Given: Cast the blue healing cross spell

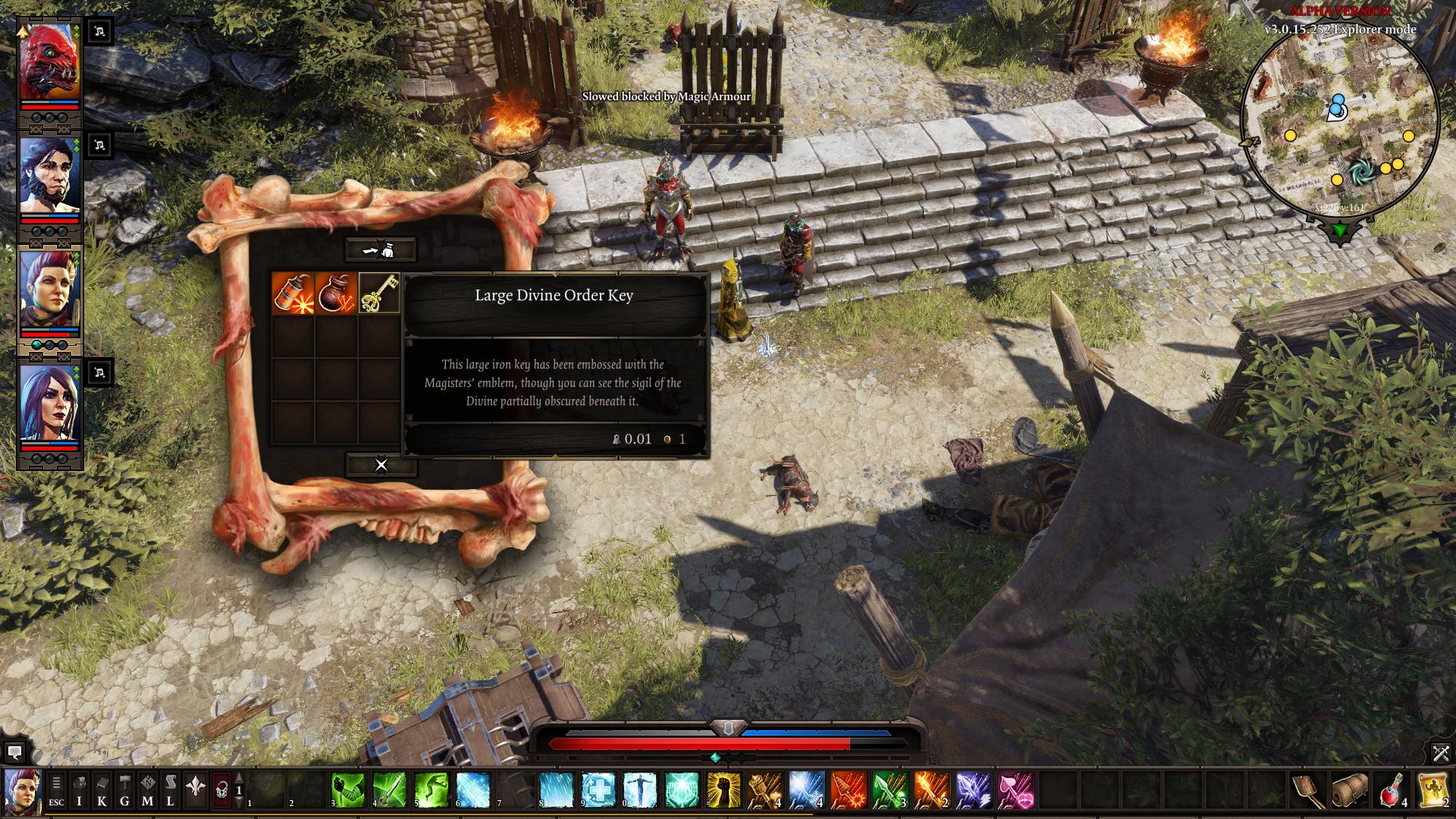Looking at the screenshot, I should pyautogui.click(x=598, y=789).
